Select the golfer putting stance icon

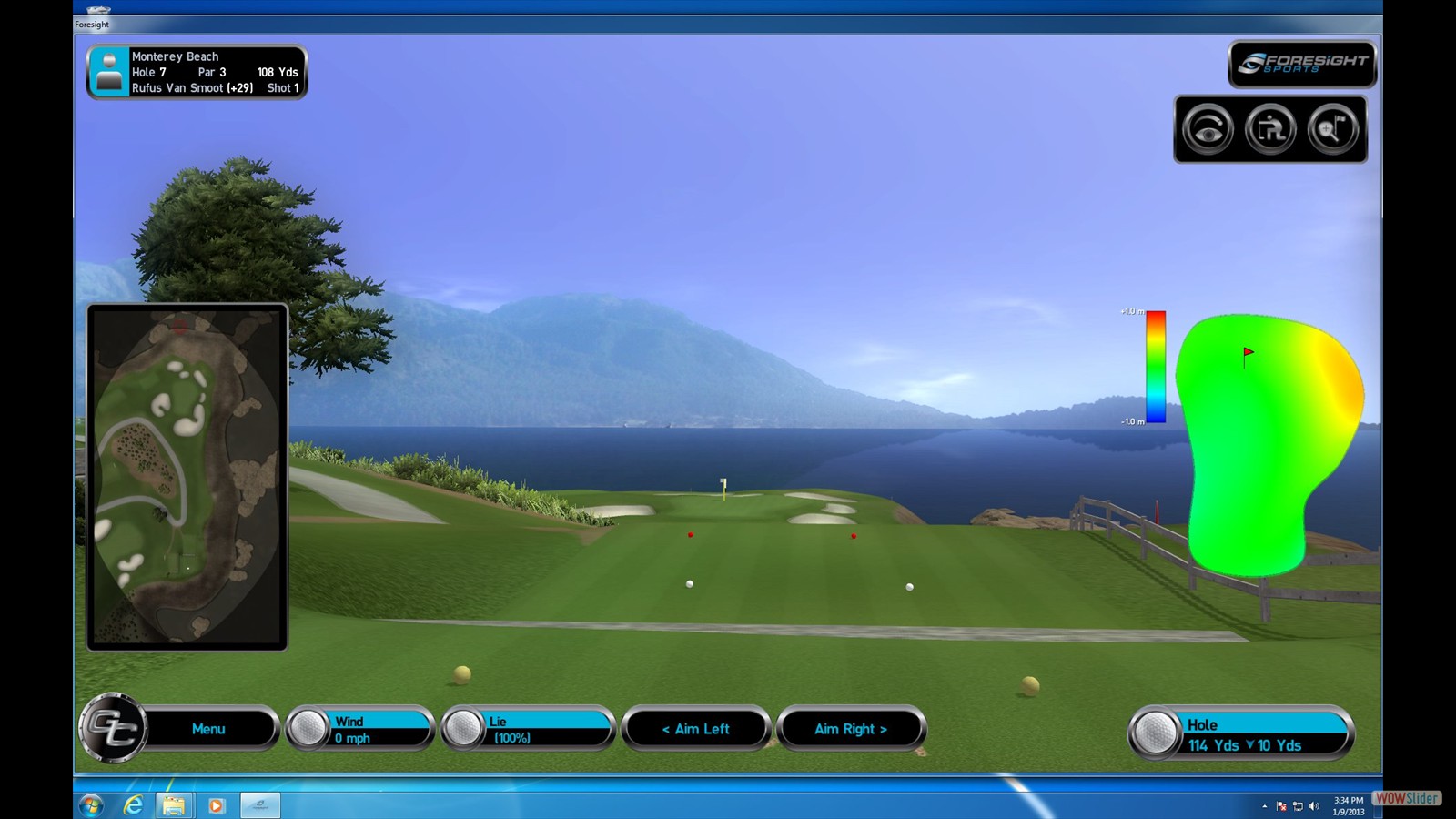(x=1270, y=130)
